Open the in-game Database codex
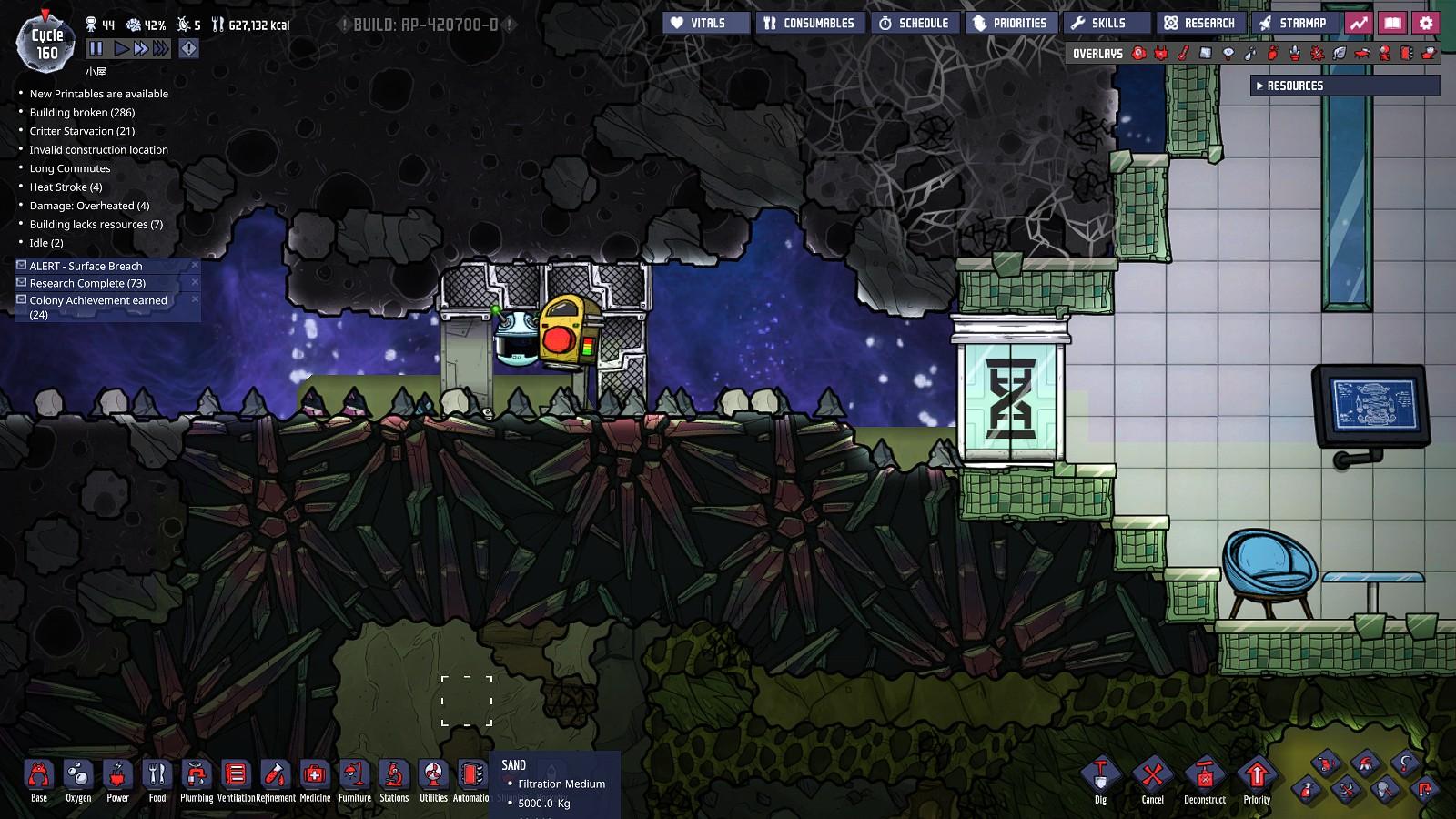Screen dimensions: 1456x819 pyautogui.click(x=1391, y=24)
